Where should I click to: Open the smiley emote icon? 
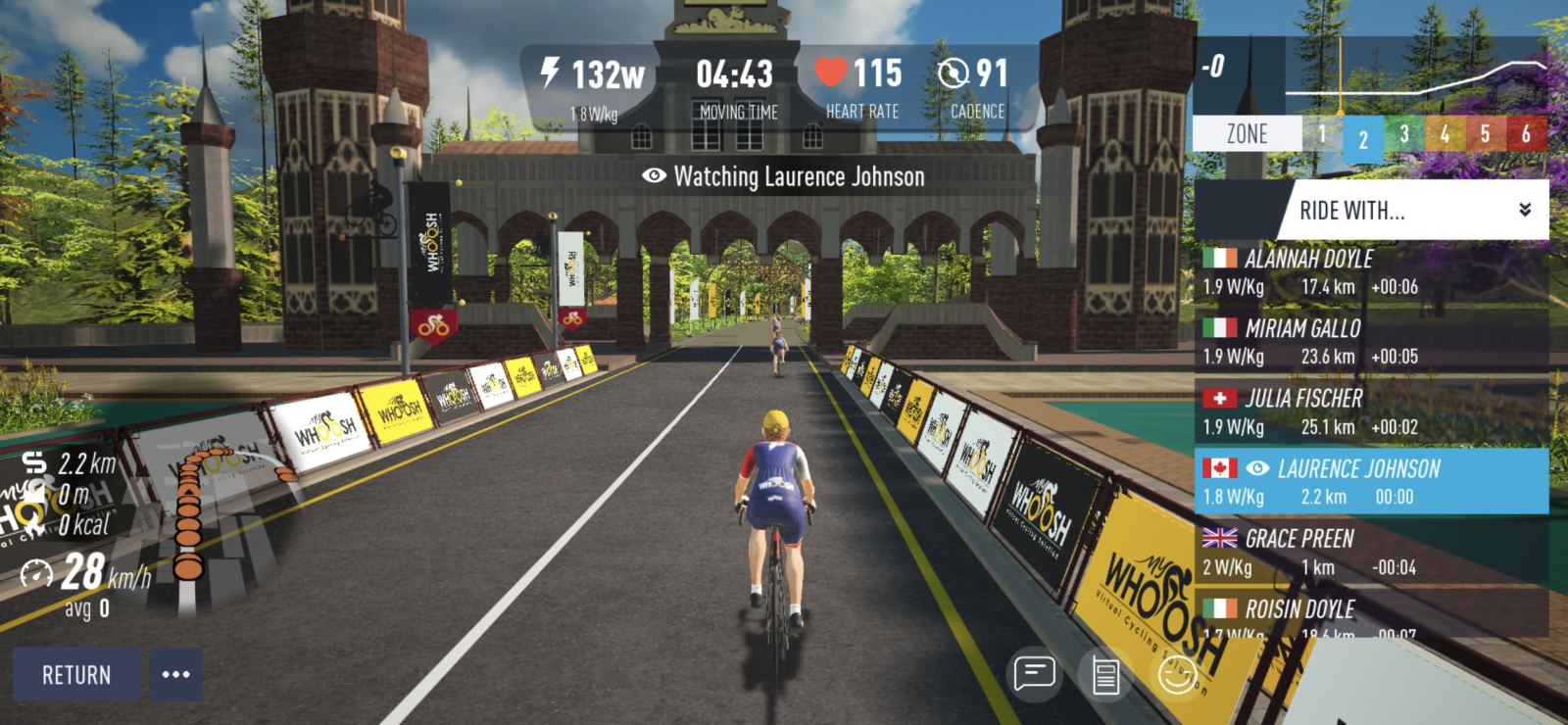[1176, 675]
